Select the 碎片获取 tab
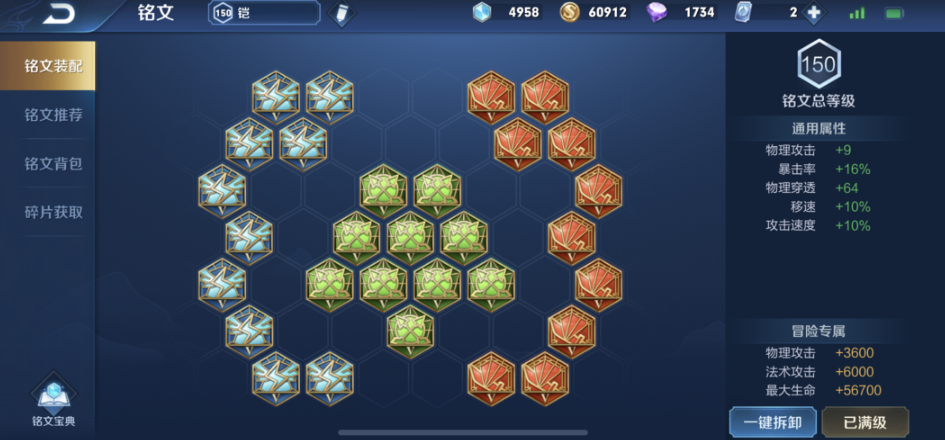This screenshot has height=440, width=945. point(53,212)
